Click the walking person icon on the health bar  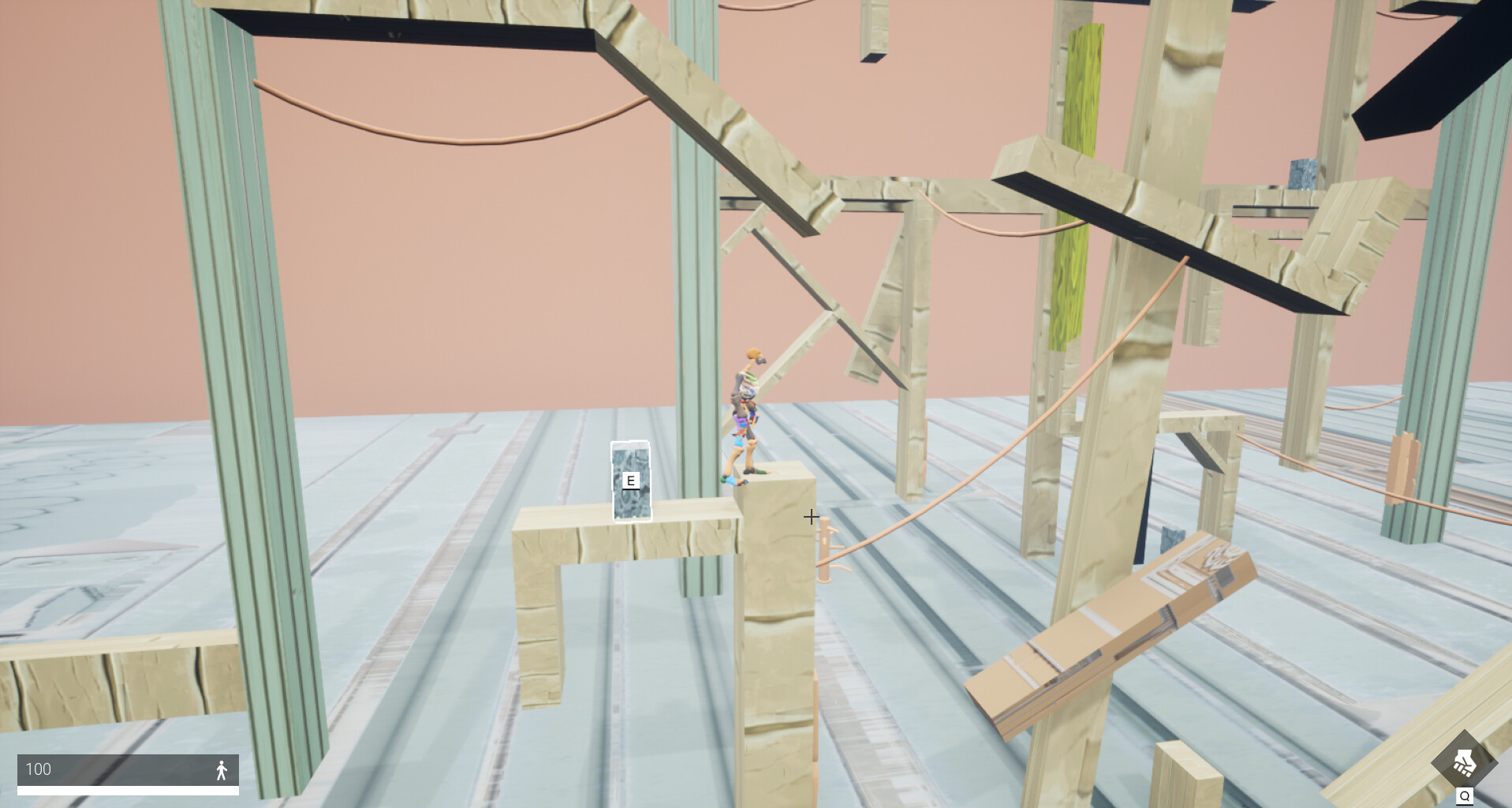222,769
